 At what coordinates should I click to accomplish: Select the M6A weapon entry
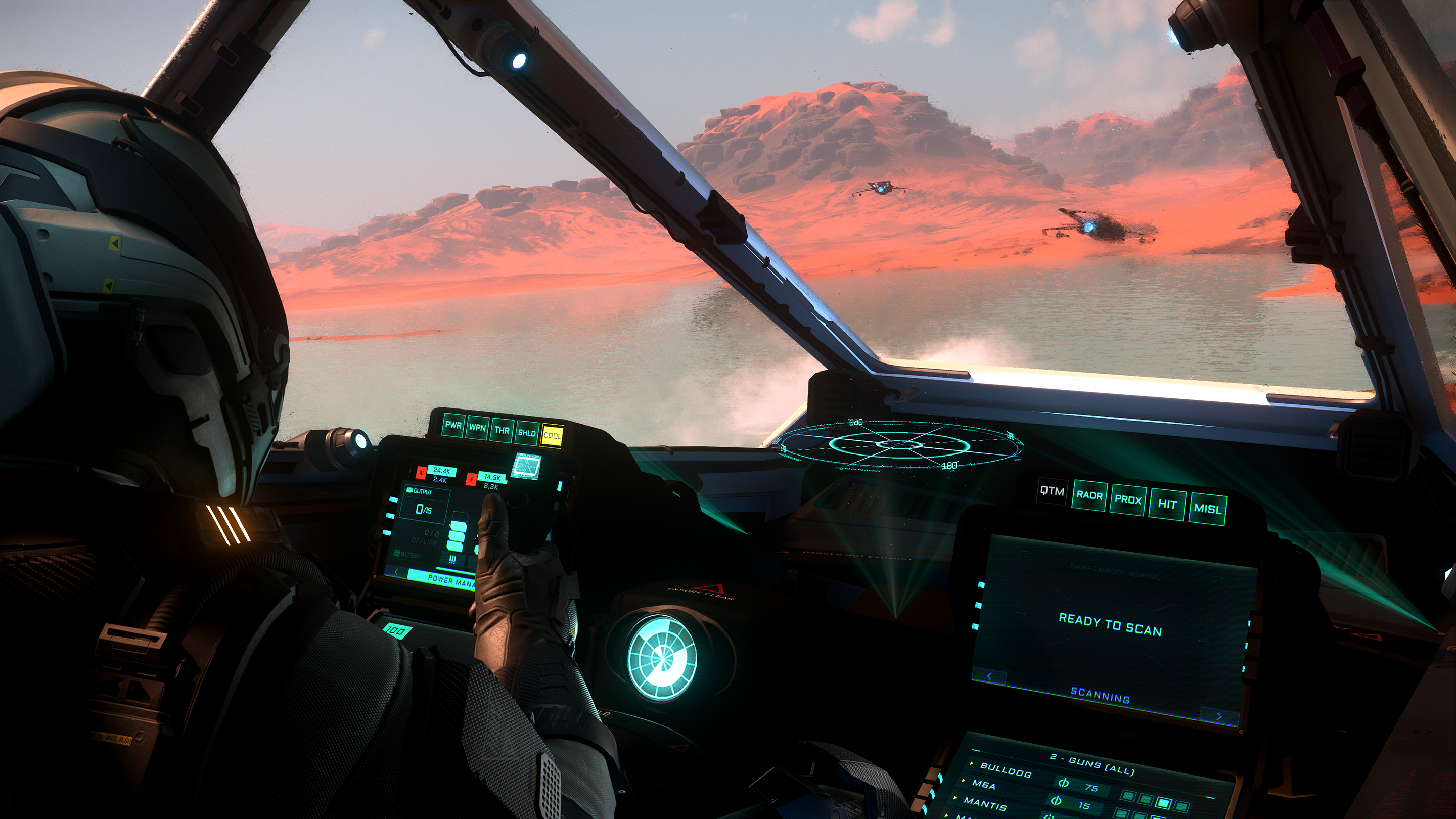[984, 784]
